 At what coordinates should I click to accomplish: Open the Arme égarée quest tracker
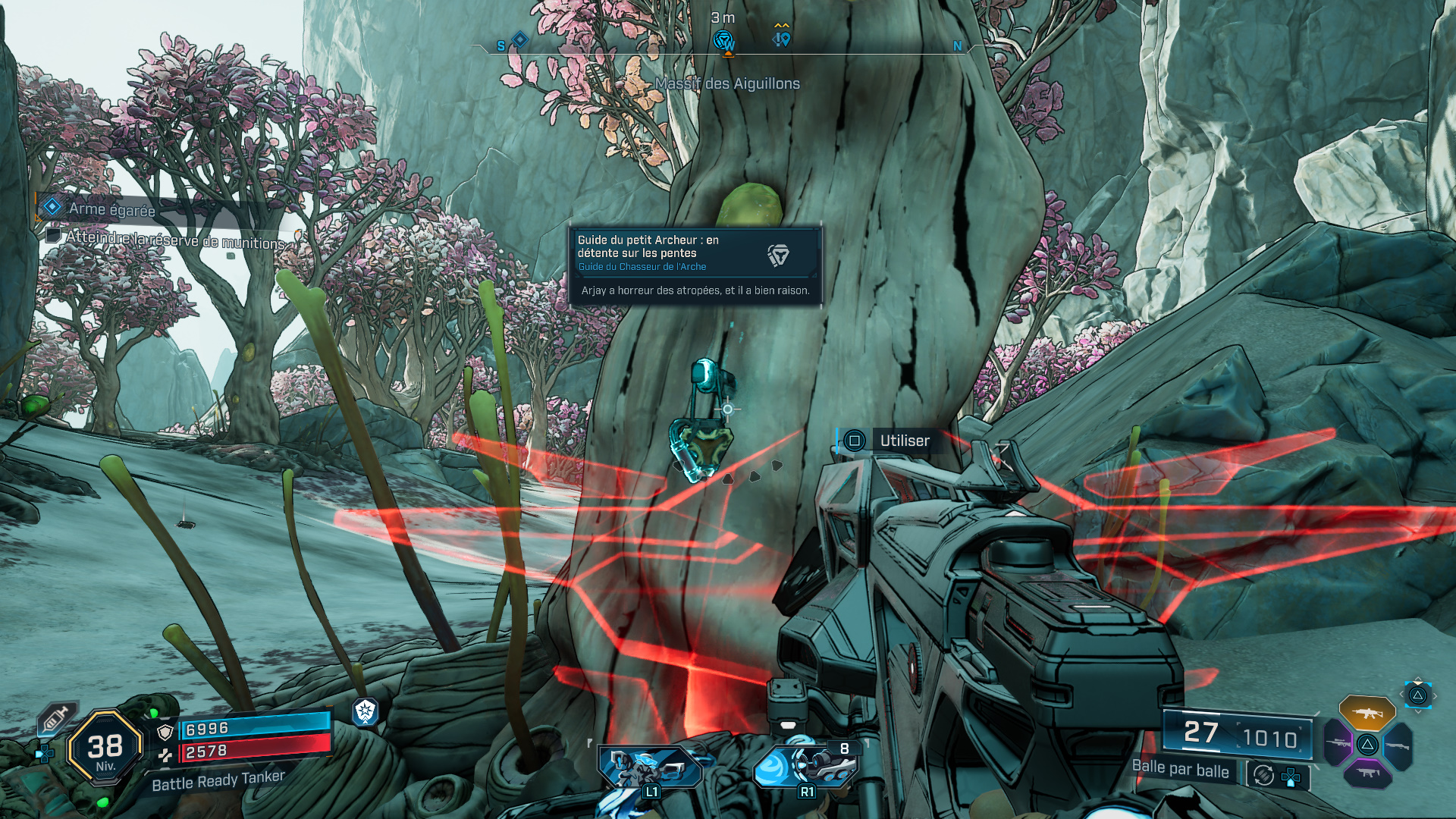(x=111, y=209)
